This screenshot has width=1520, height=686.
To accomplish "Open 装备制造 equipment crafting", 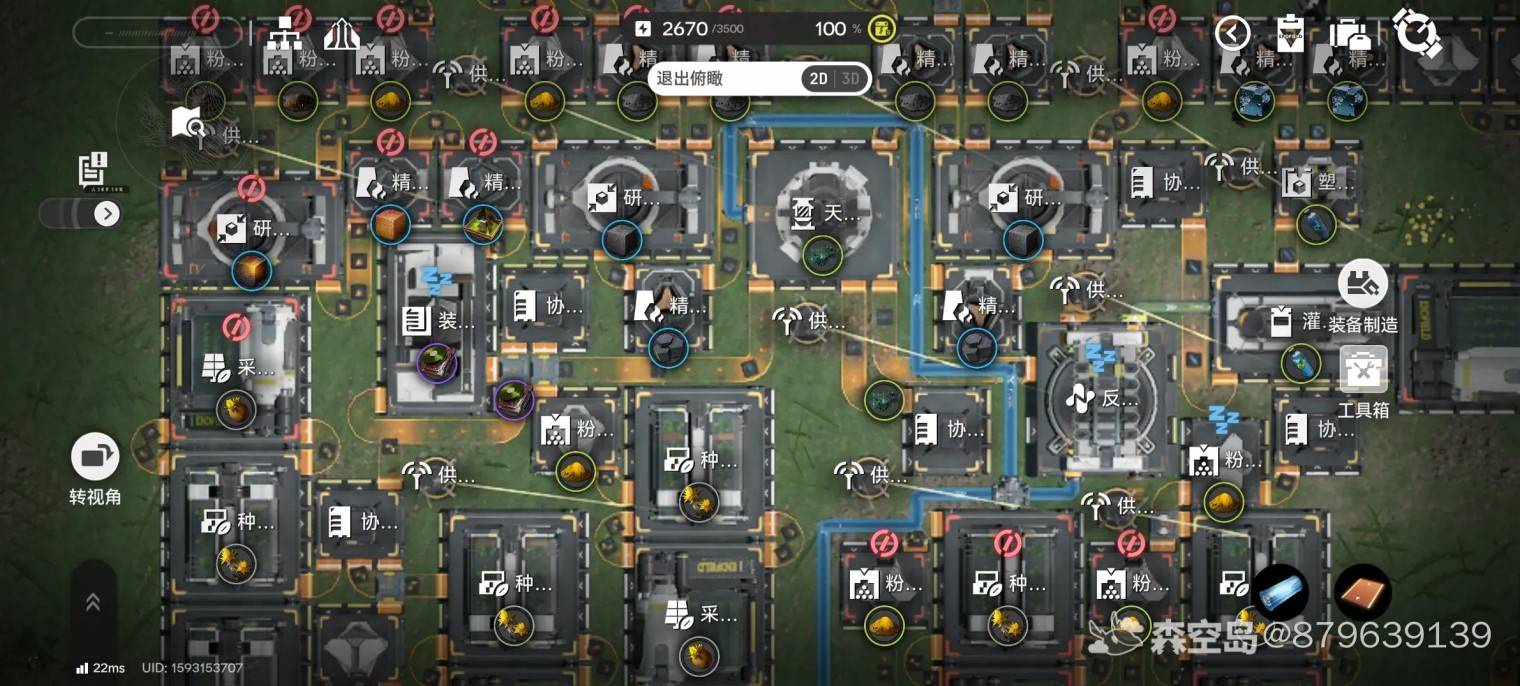I will click(x=1362, y=296).
